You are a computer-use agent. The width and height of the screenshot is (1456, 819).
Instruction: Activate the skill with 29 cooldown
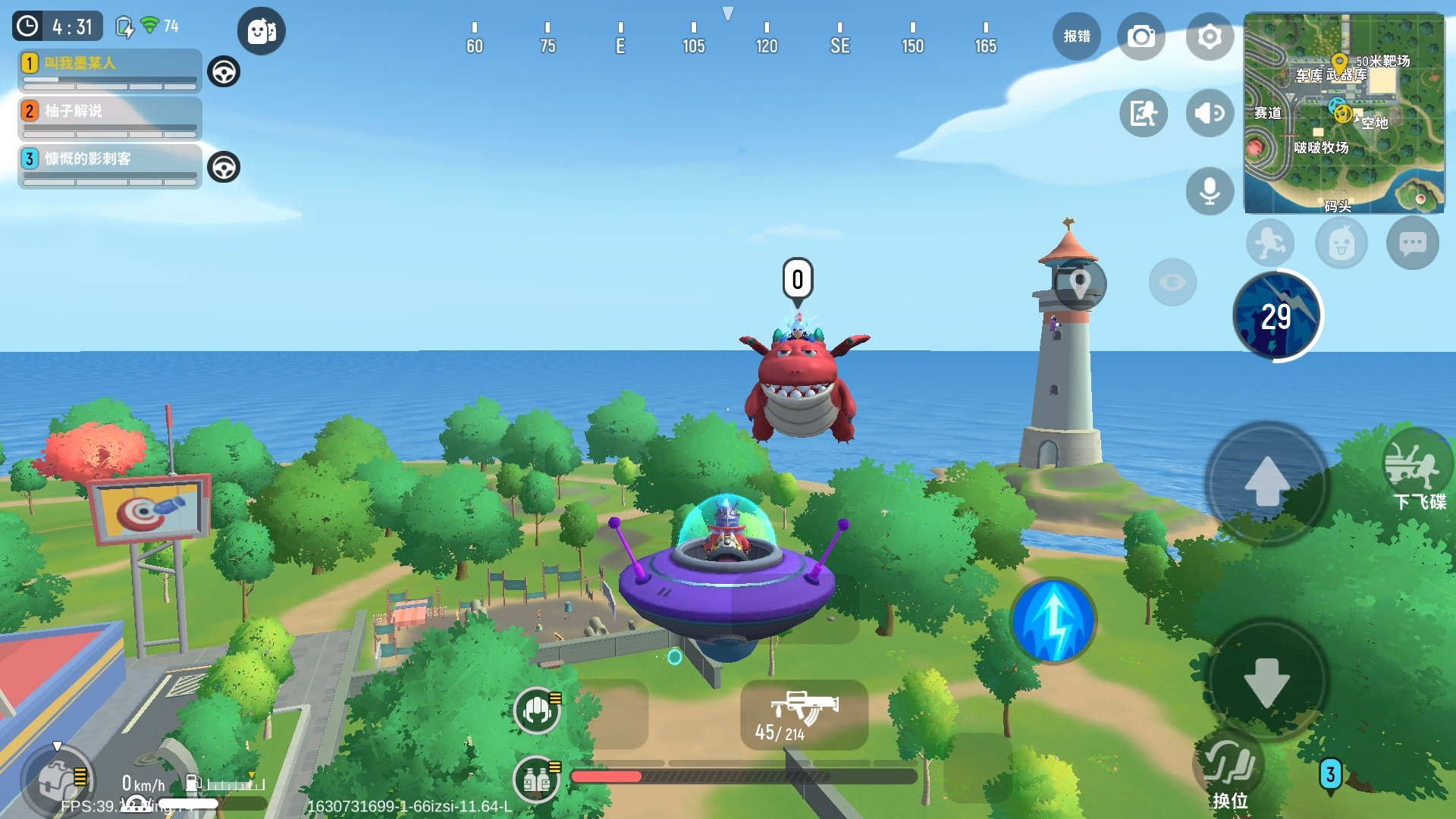[1276, 316]
